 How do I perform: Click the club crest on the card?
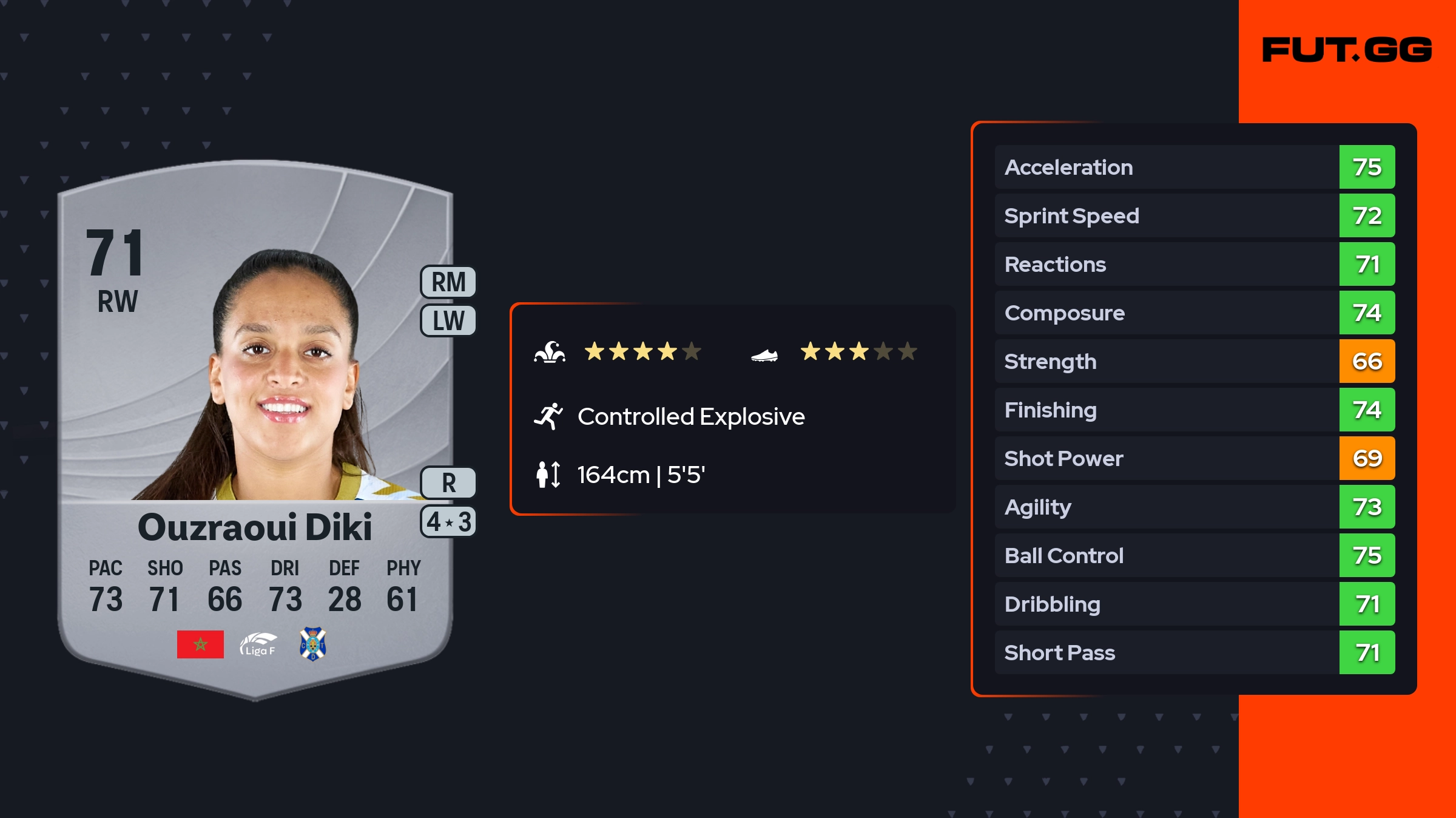313,644
